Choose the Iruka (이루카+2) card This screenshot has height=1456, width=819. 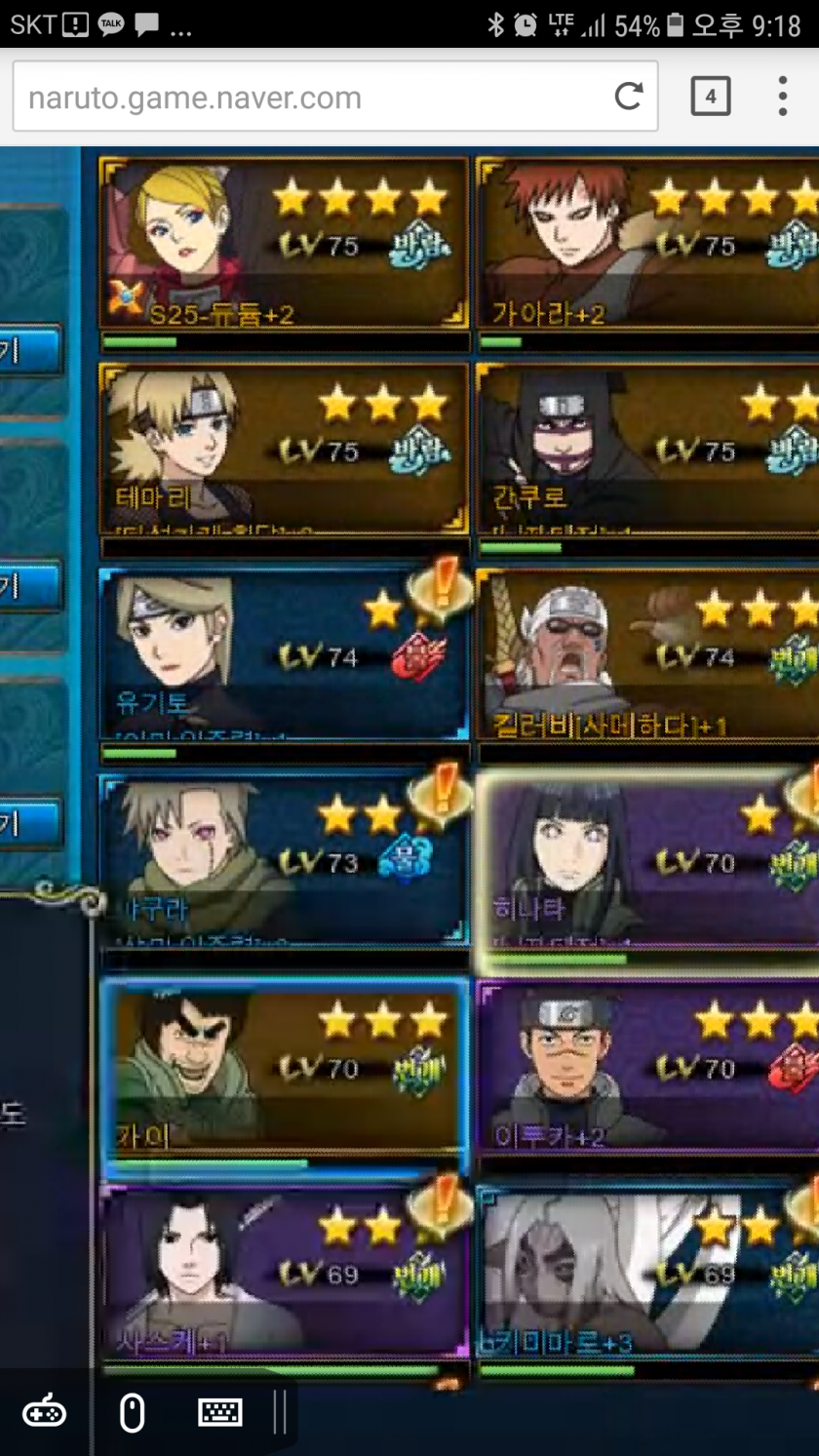(x=648, y=1068)
